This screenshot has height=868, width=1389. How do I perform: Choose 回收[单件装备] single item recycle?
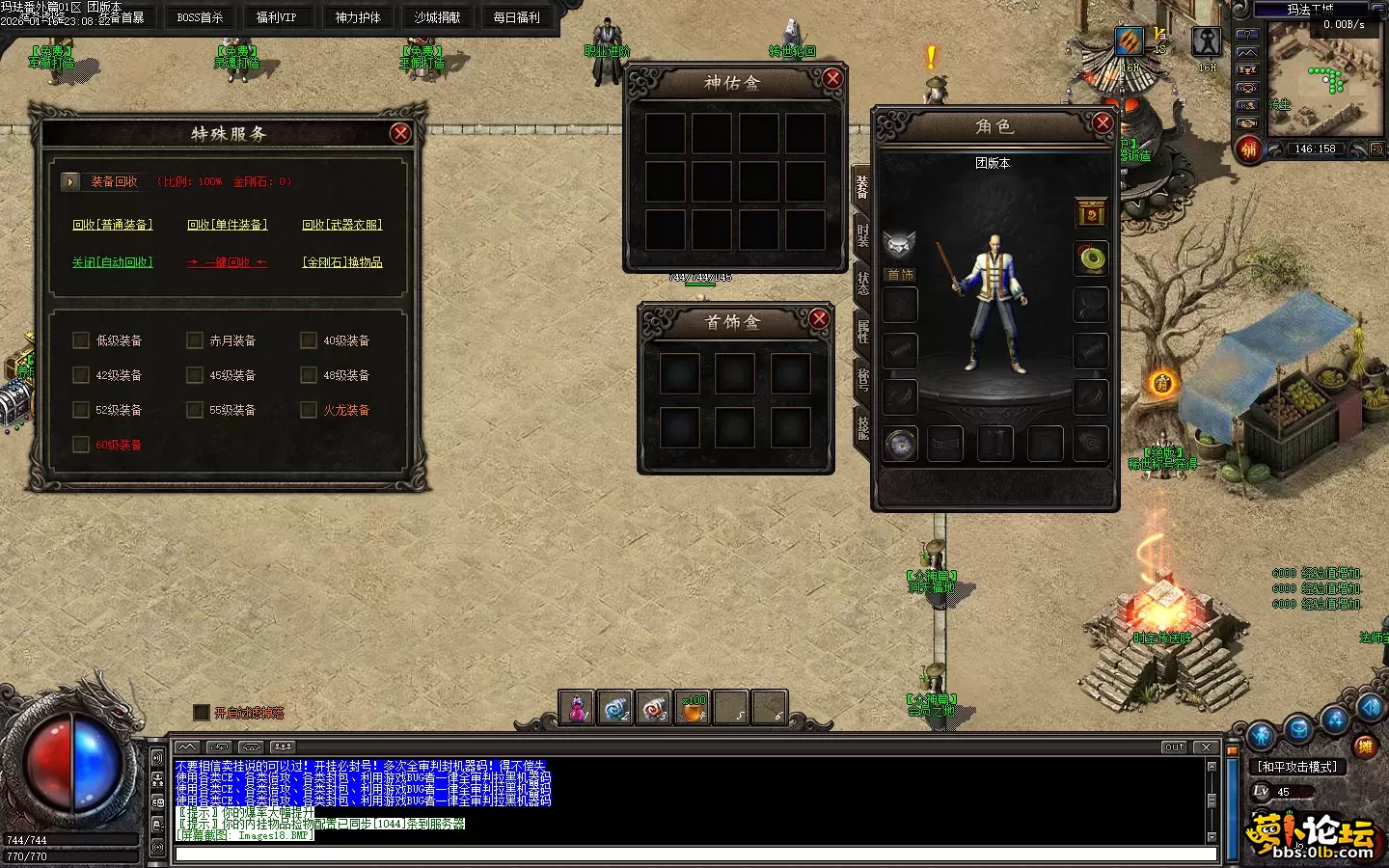[227, 225]
